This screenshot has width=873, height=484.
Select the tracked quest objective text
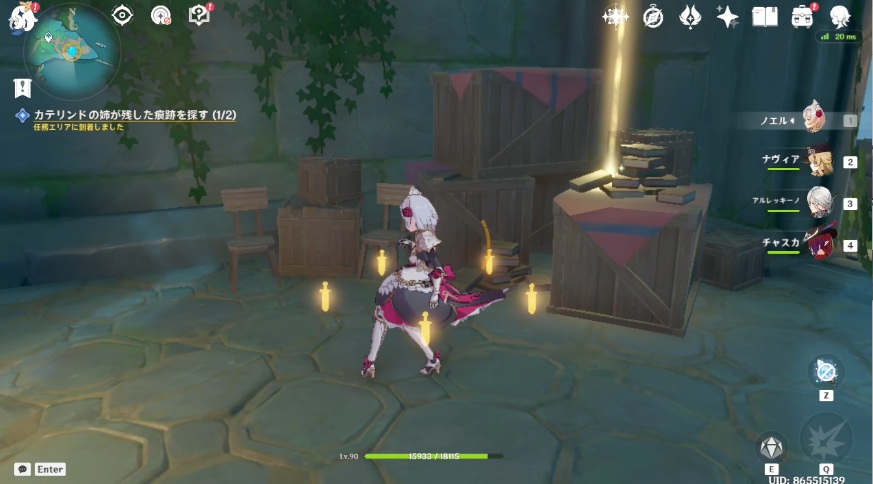135,115
